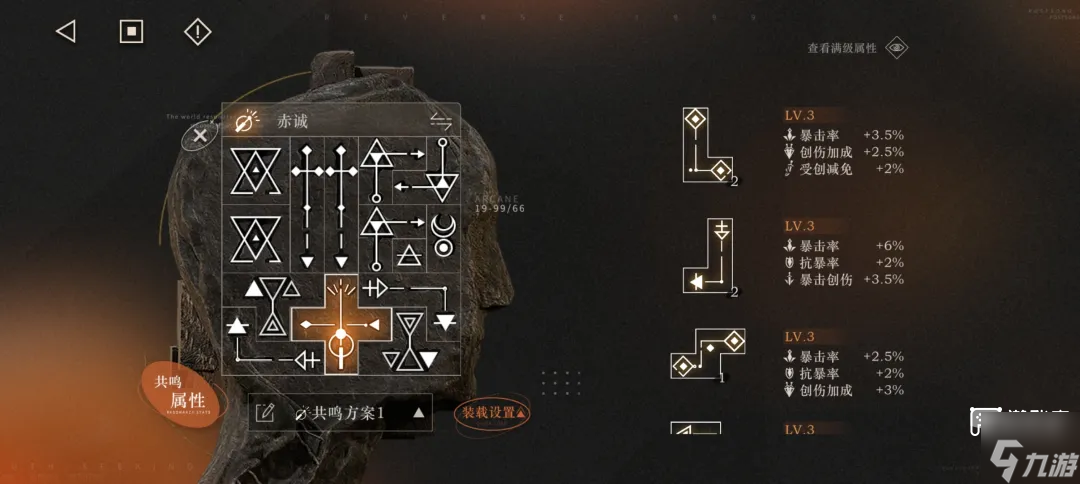
Task: Select the crescent moon piece on grid
Action: (x=441, y=236)
